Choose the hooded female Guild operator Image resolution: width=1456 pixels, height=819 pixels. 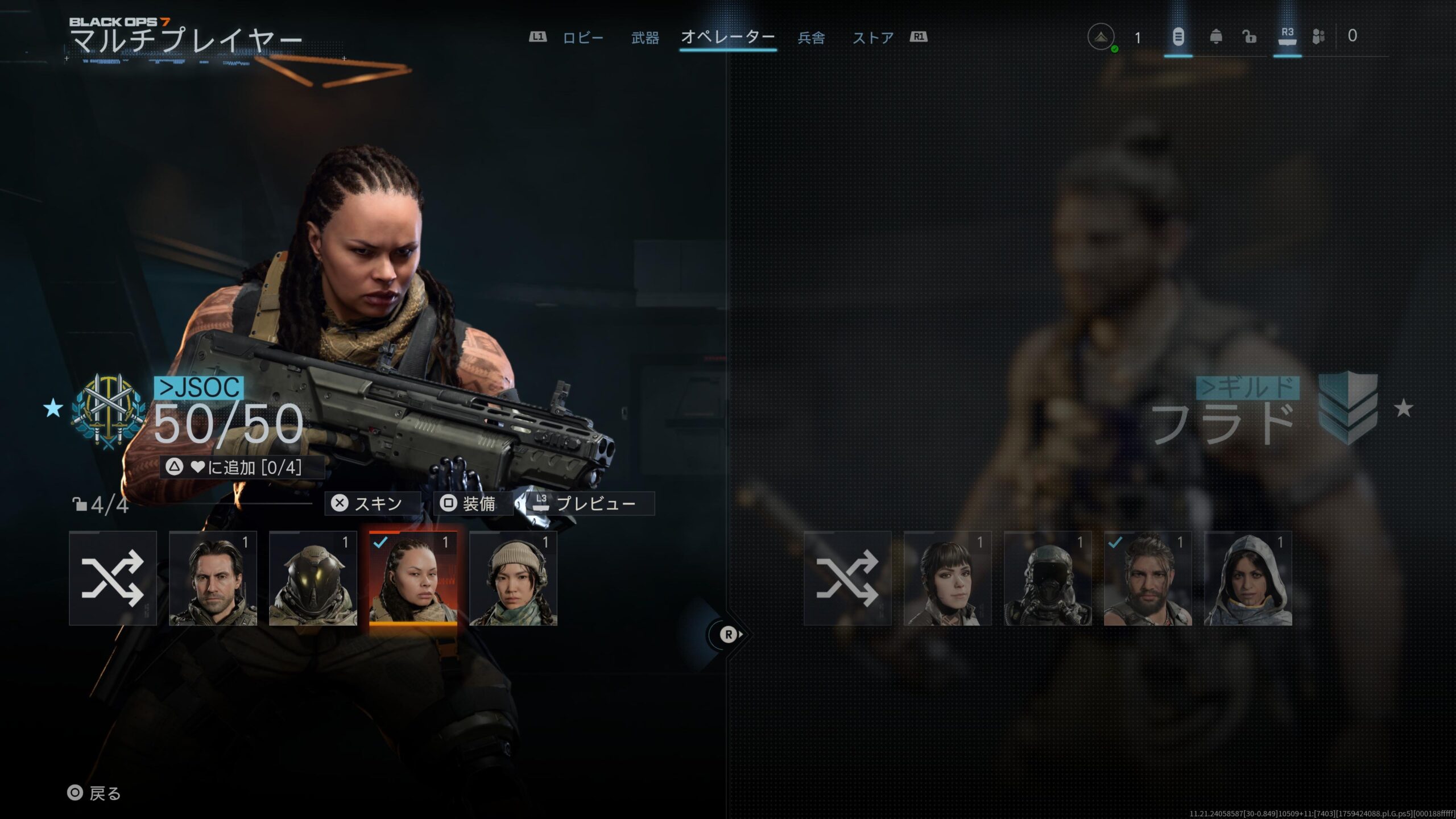coord(1248,578)
